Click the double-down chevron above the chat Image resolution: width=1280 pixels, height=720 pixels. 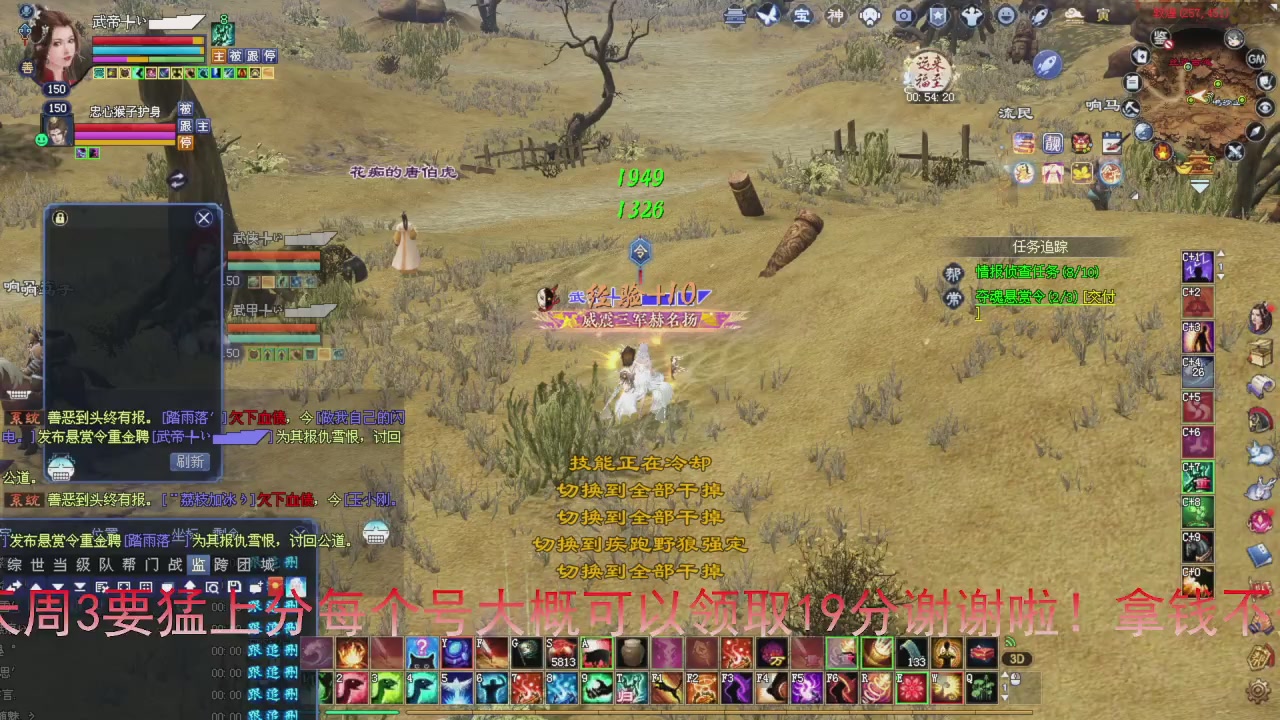pyautogui.click(x=80, y=586)
